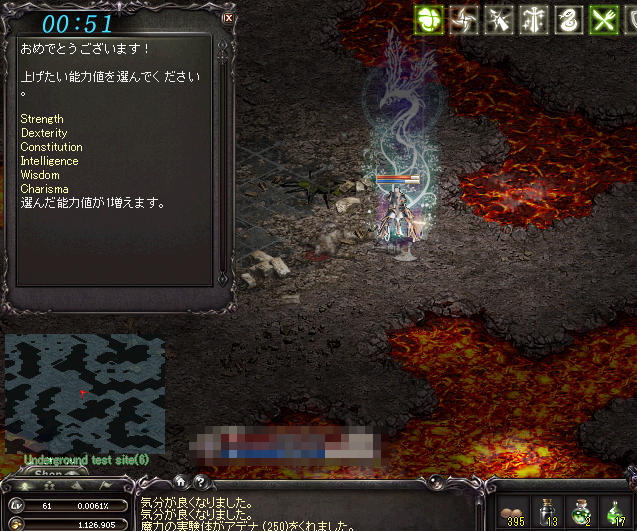Pick Constitution to increase by one
Image resolution: width=637 pixels, height=531 pixels.
point(51,147)
